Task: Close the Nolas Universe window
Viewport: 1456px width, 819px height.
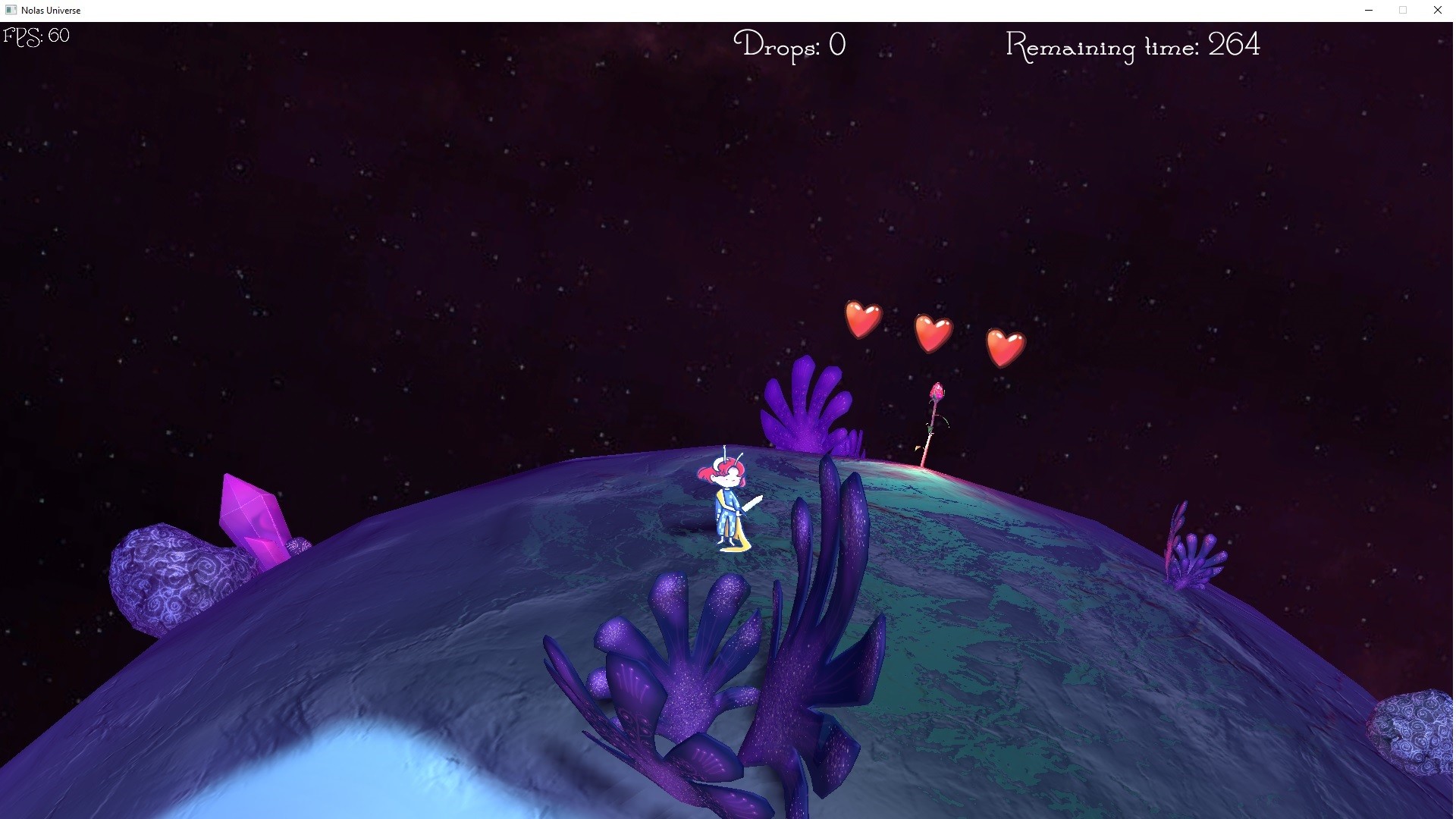Action: (1437, 10)
